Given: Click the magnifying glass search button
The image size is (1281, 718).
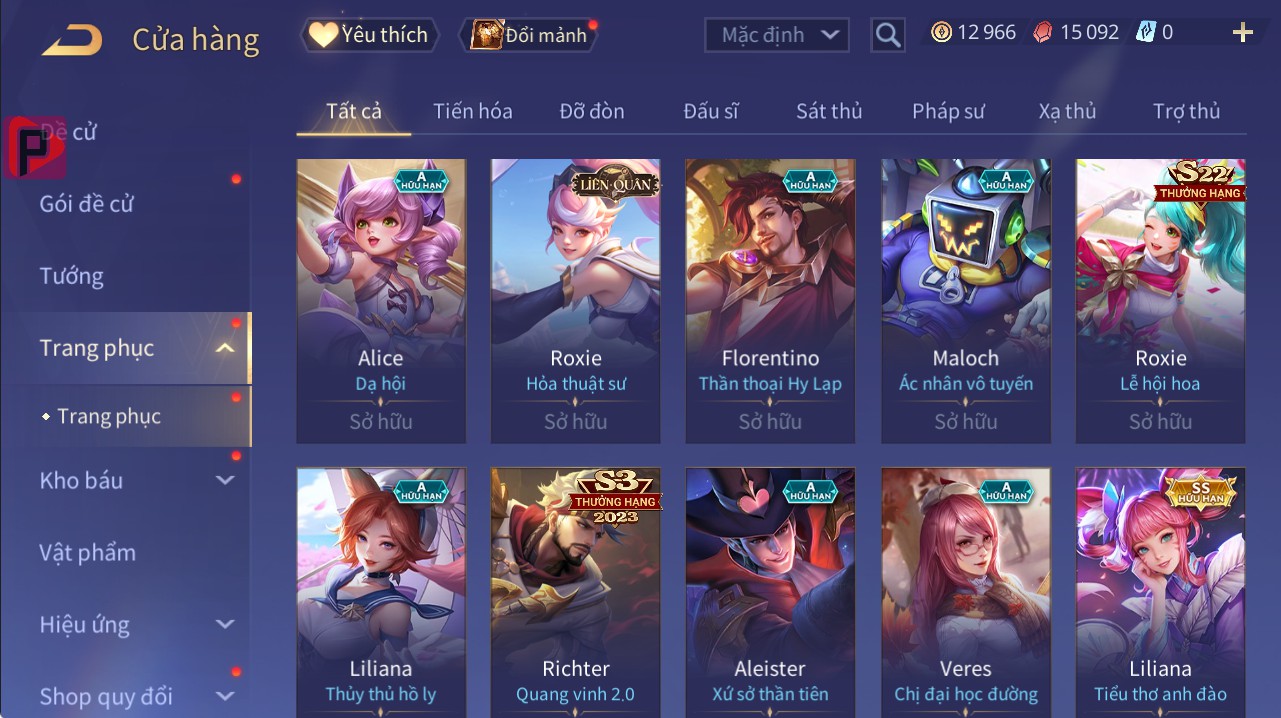Looking at the screenshot, I should 887,35.
